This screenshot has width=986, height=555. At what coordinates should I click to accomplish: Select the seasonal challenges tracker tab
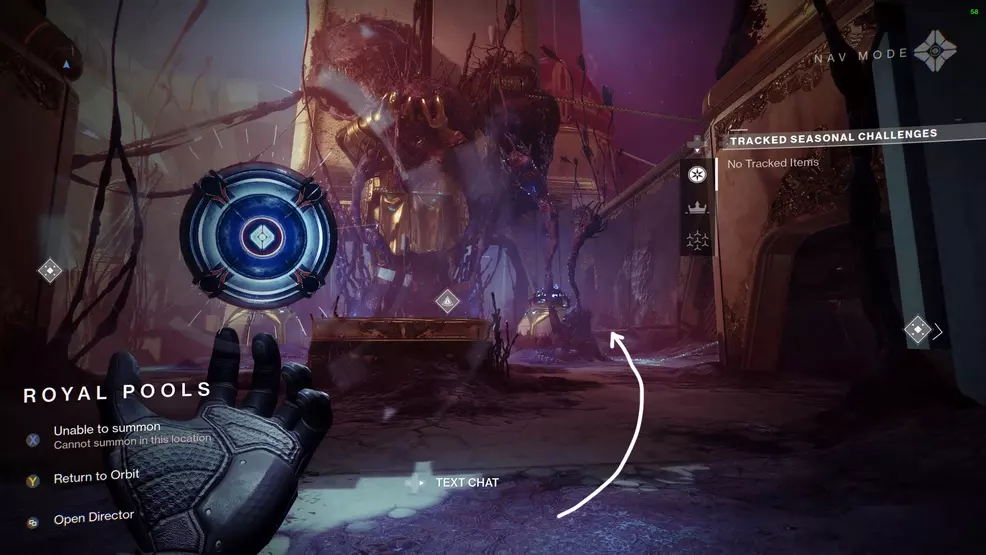tap(697, 175)
